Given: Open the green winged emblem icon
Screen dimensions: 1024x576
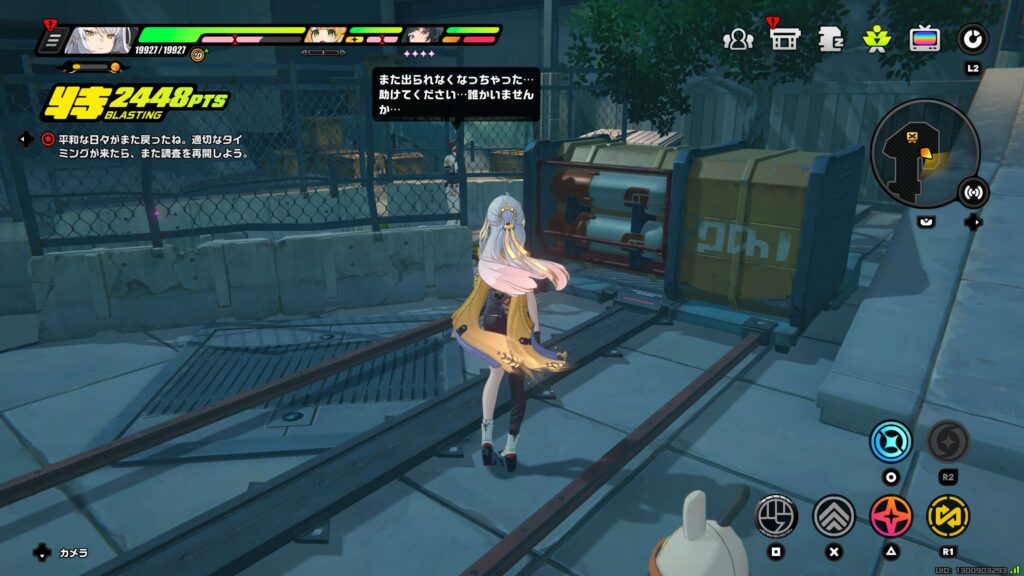Looking at the screenshot, I should 877,39.
